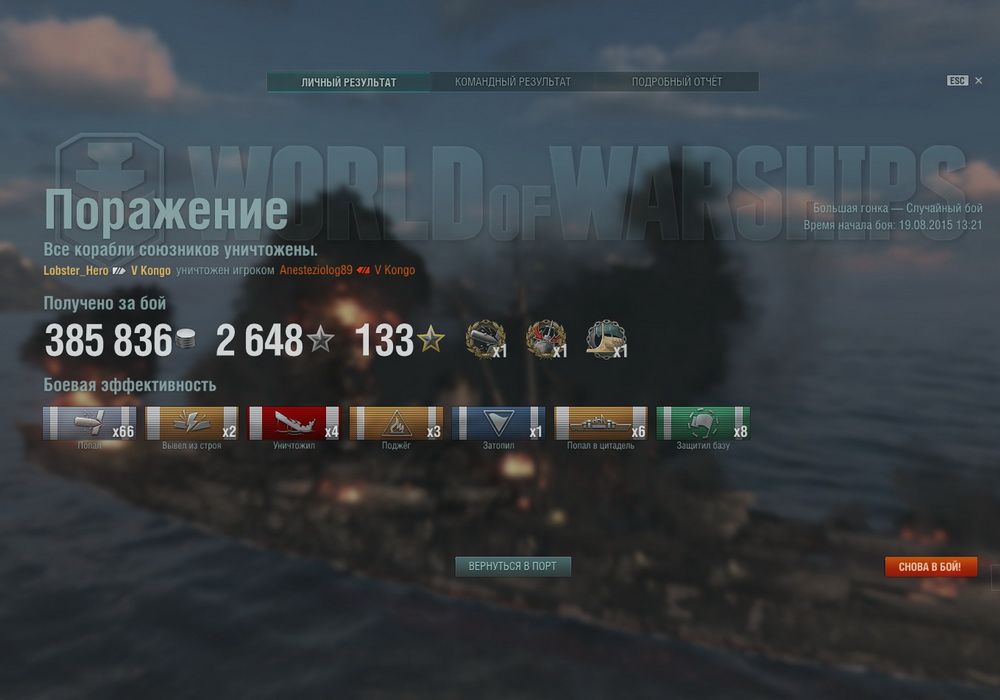Start another battle with Снова в бой!
The height and width of the screenshot is (700, 1000).
pos(930,567)
